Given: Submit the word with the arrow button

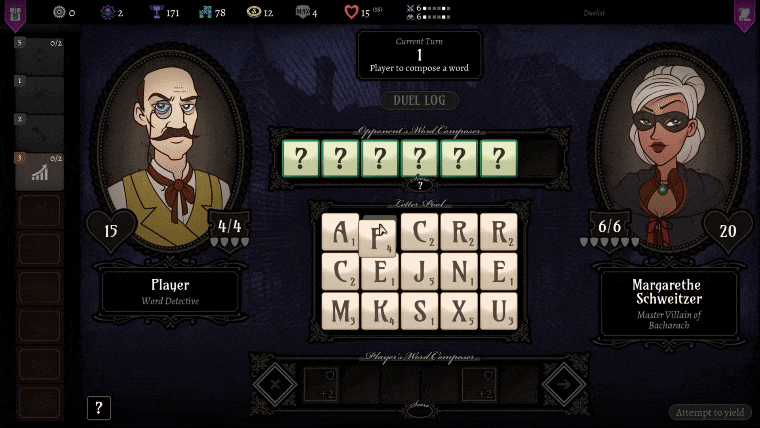Looking at the screenshot, I should (564, 383).
